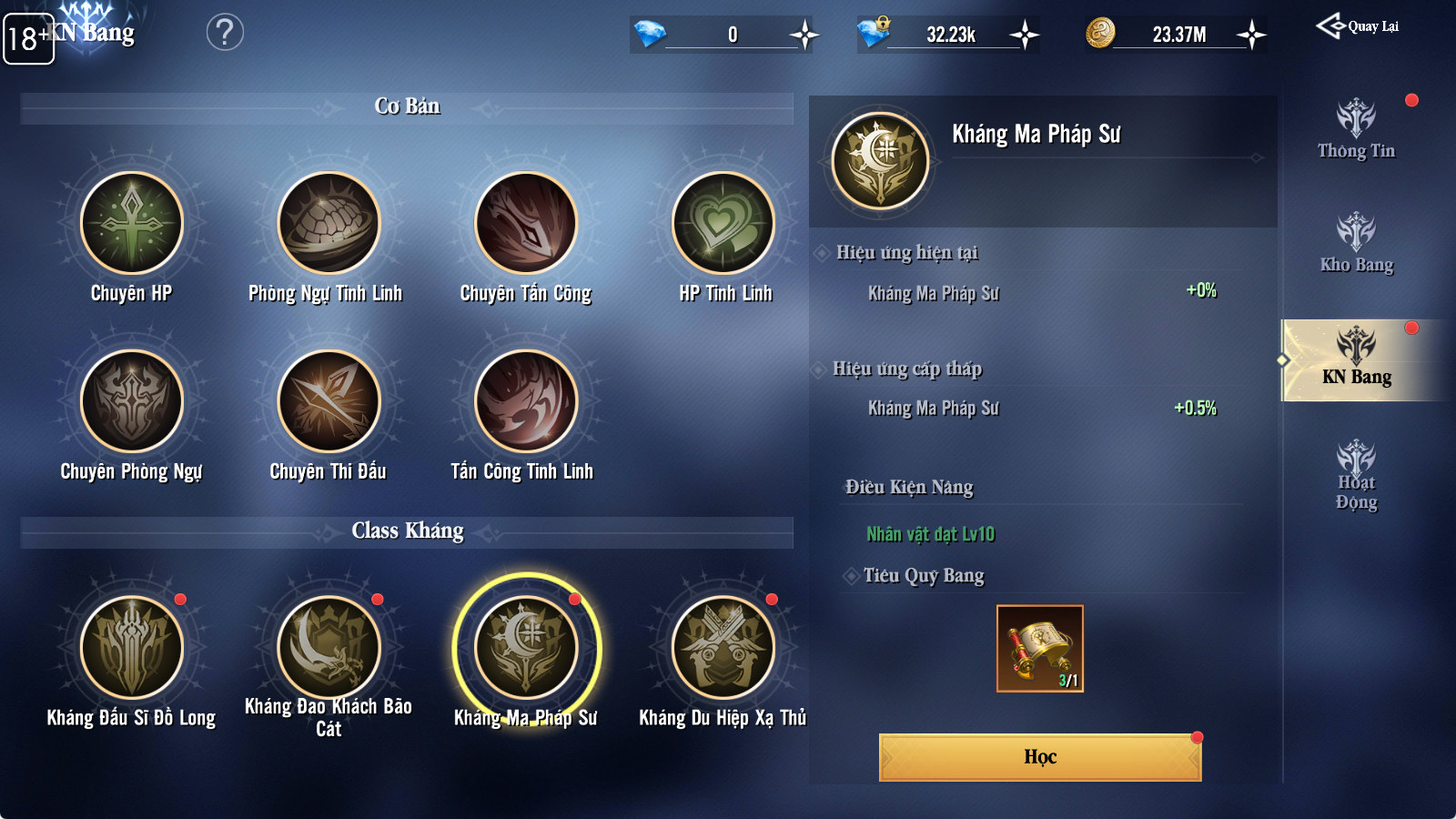Inspect the scroll item requirement slot
Image resolution: width=1456 pixels, height=819 pixels.
[x=1040, y=648]
